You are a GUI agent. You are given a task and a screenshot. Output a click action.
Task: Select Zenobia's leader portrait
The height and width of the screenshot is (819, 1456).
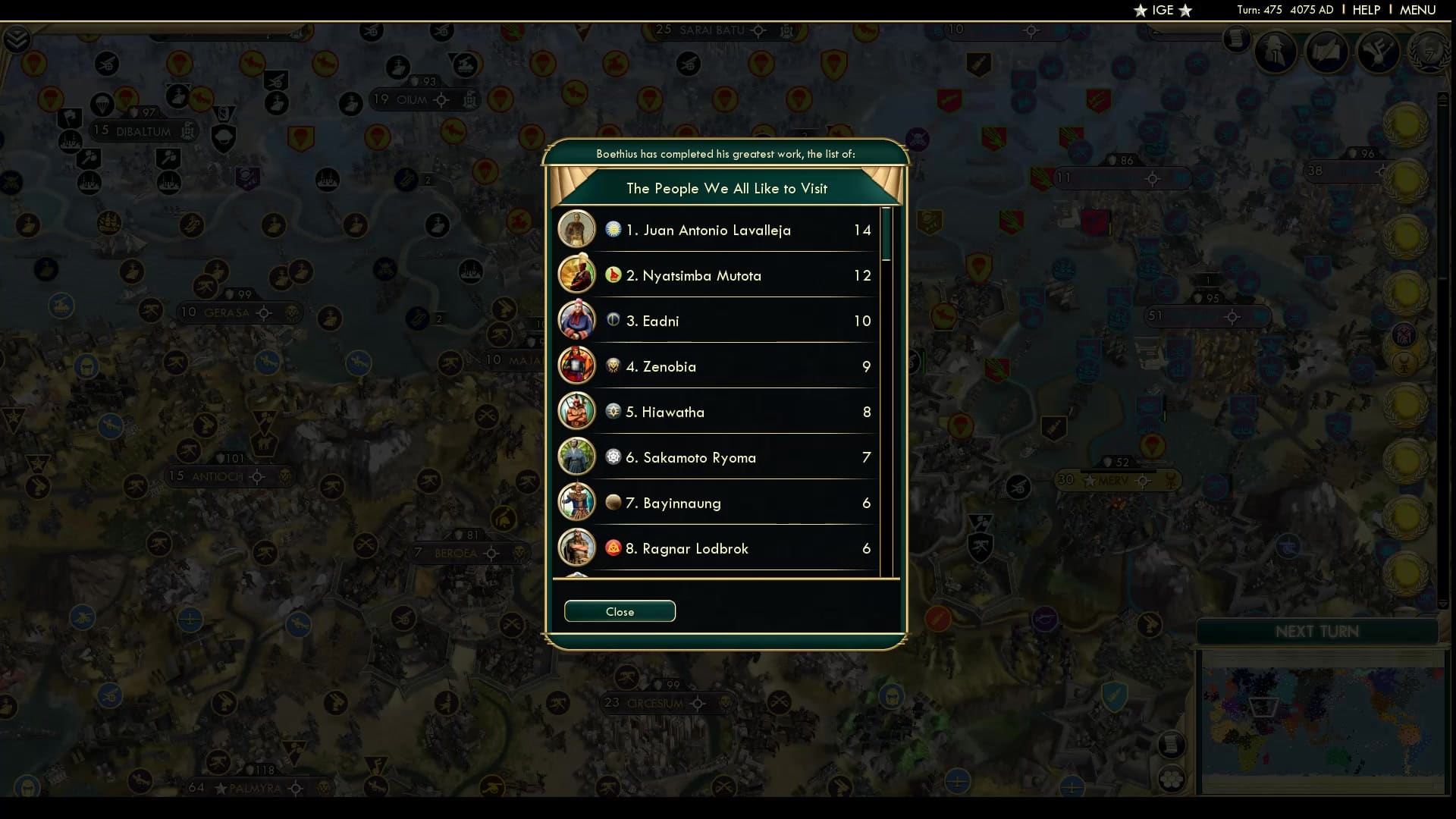pos(577,366)
